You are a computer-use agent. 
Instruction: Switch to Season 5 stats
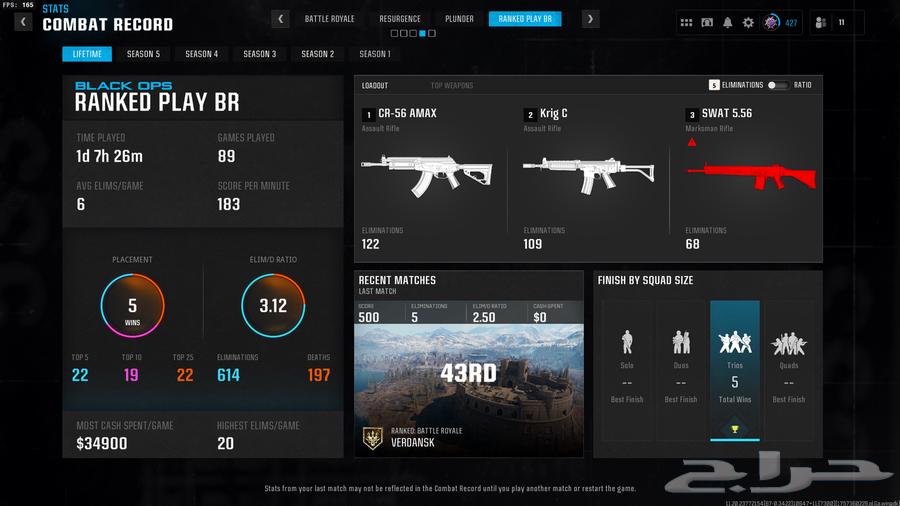[x=143, y=54]
